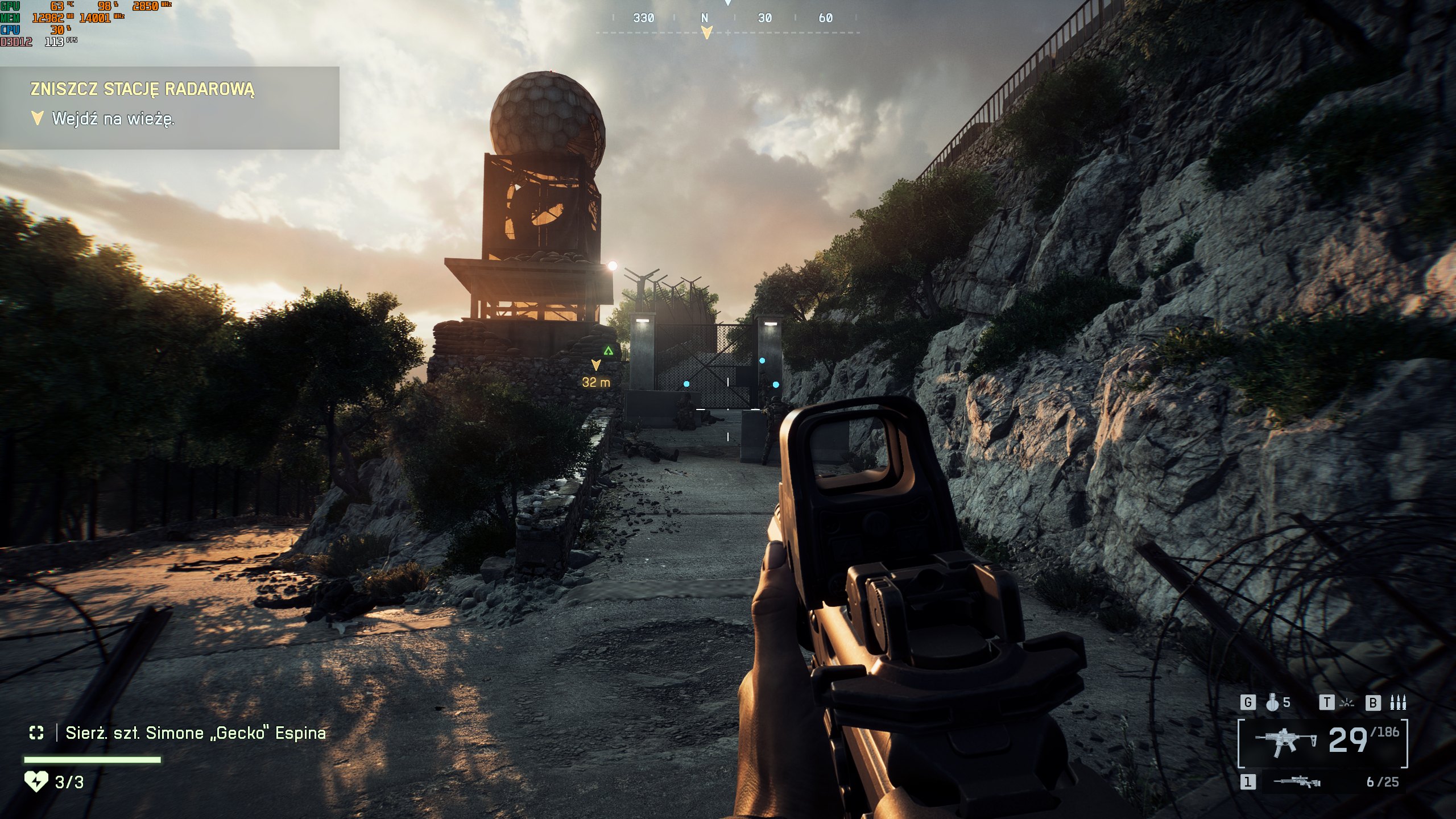Select the grenade icon
This screenshot has height=819, width=1456.
(1272, 703)
